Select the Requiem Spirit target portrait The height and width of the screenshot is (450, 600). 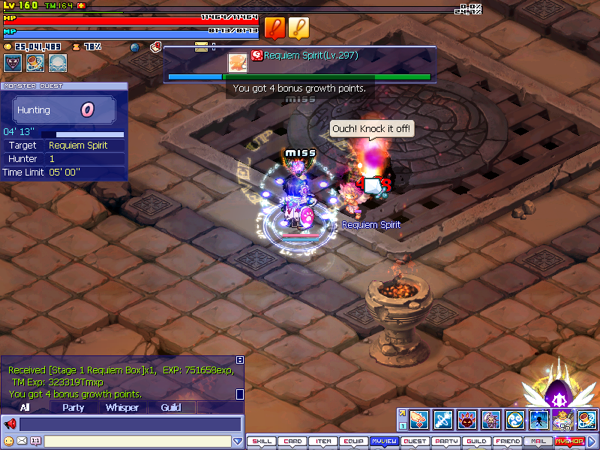point(239,62)
